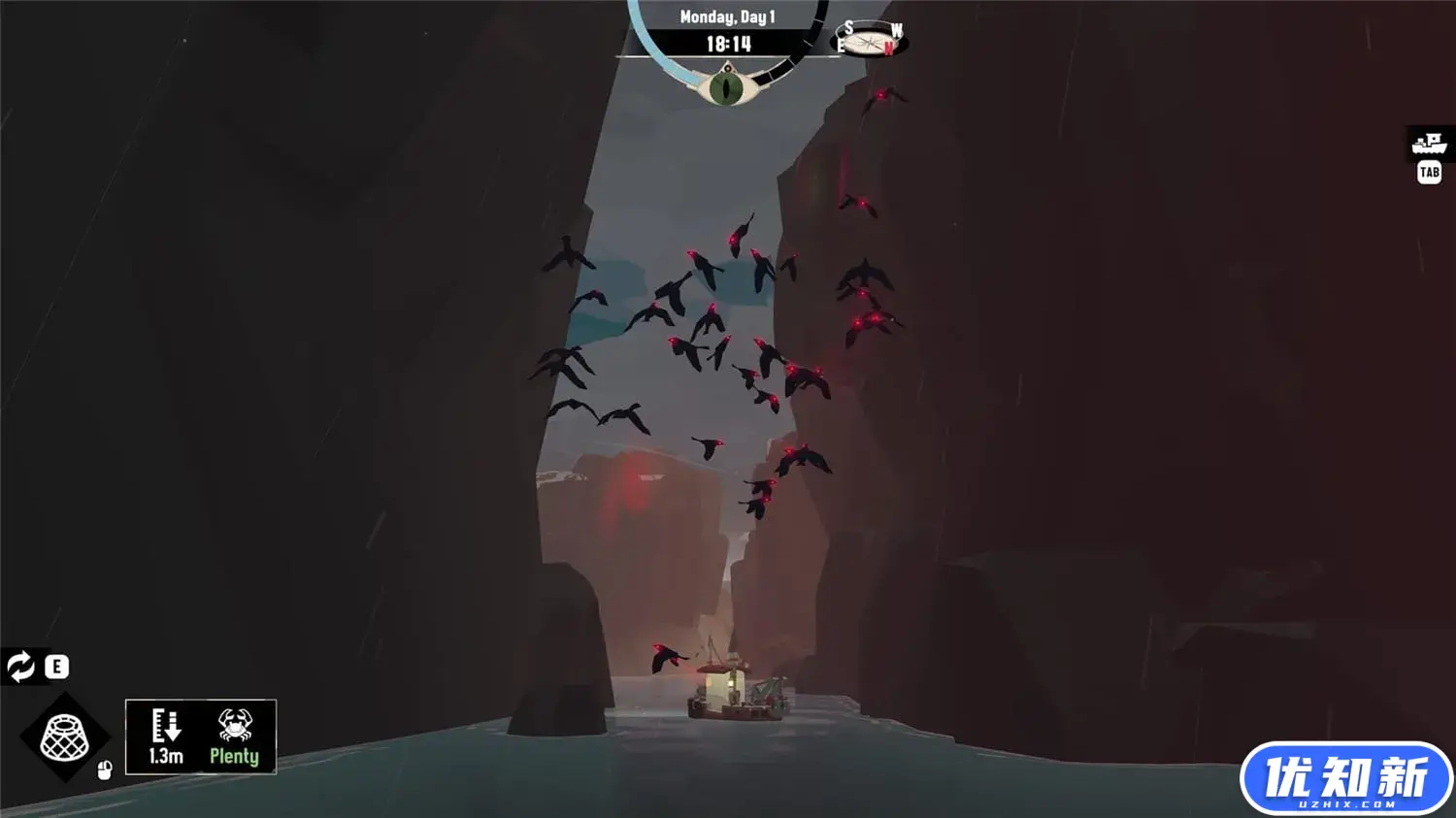The image size is (1456, 818).
Task: Open the cargo boat icon panel
Action: [x=1429, y=145]
